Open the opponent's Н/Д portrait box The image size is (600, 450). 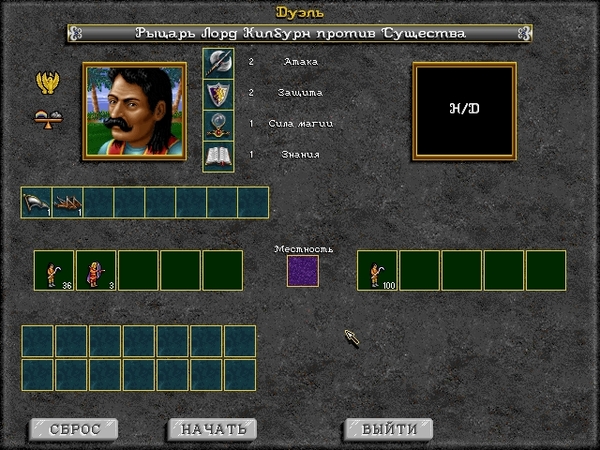coord(464,110)
